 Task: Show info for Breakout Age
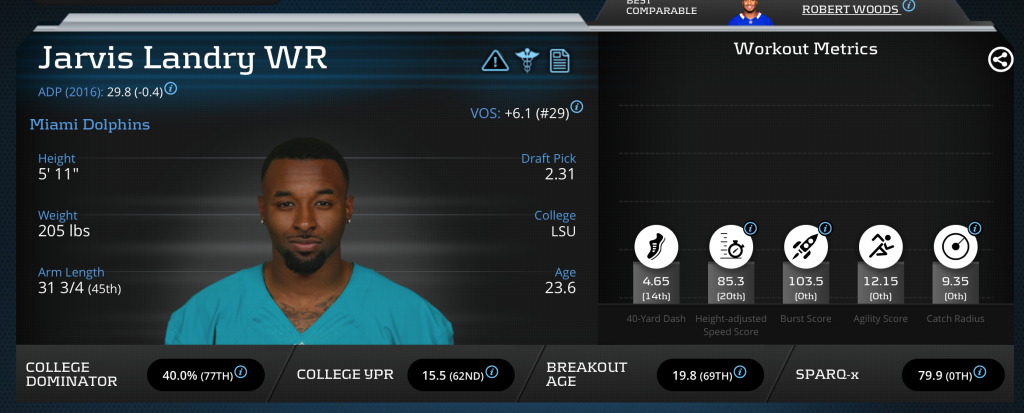coord(741,375)
